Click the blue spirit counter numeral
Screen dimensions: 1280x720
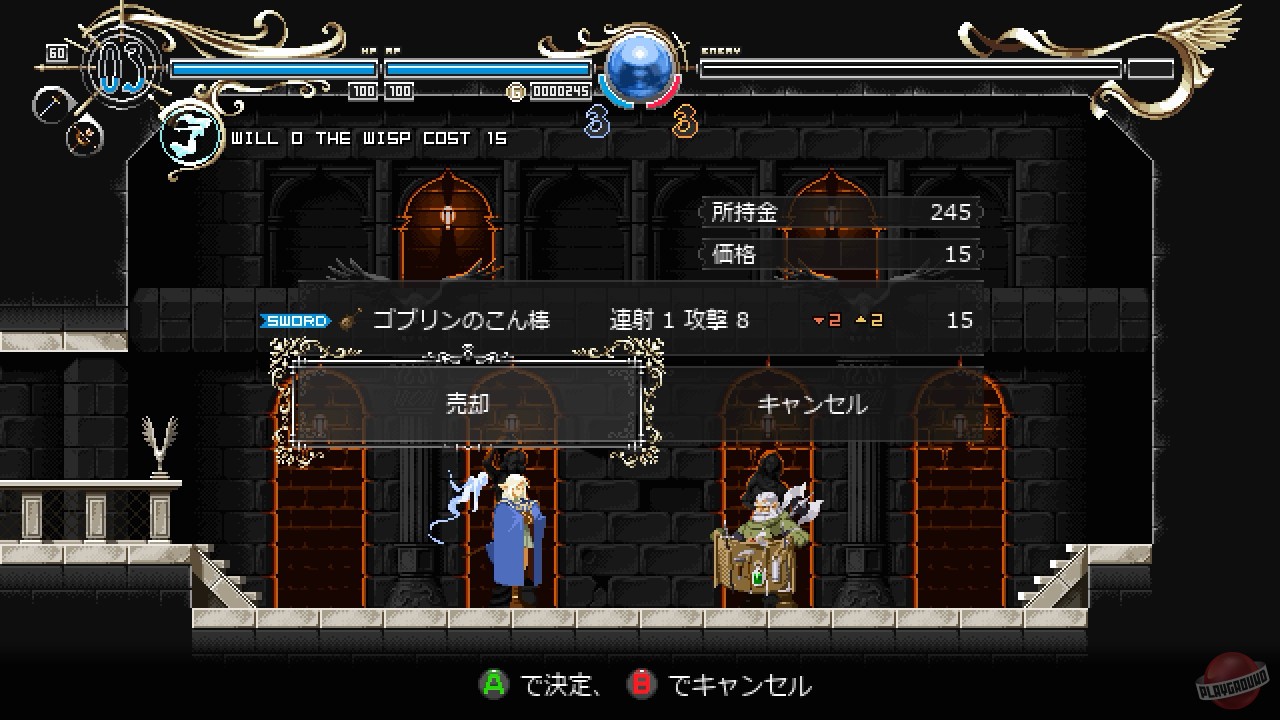coord(596,123)
